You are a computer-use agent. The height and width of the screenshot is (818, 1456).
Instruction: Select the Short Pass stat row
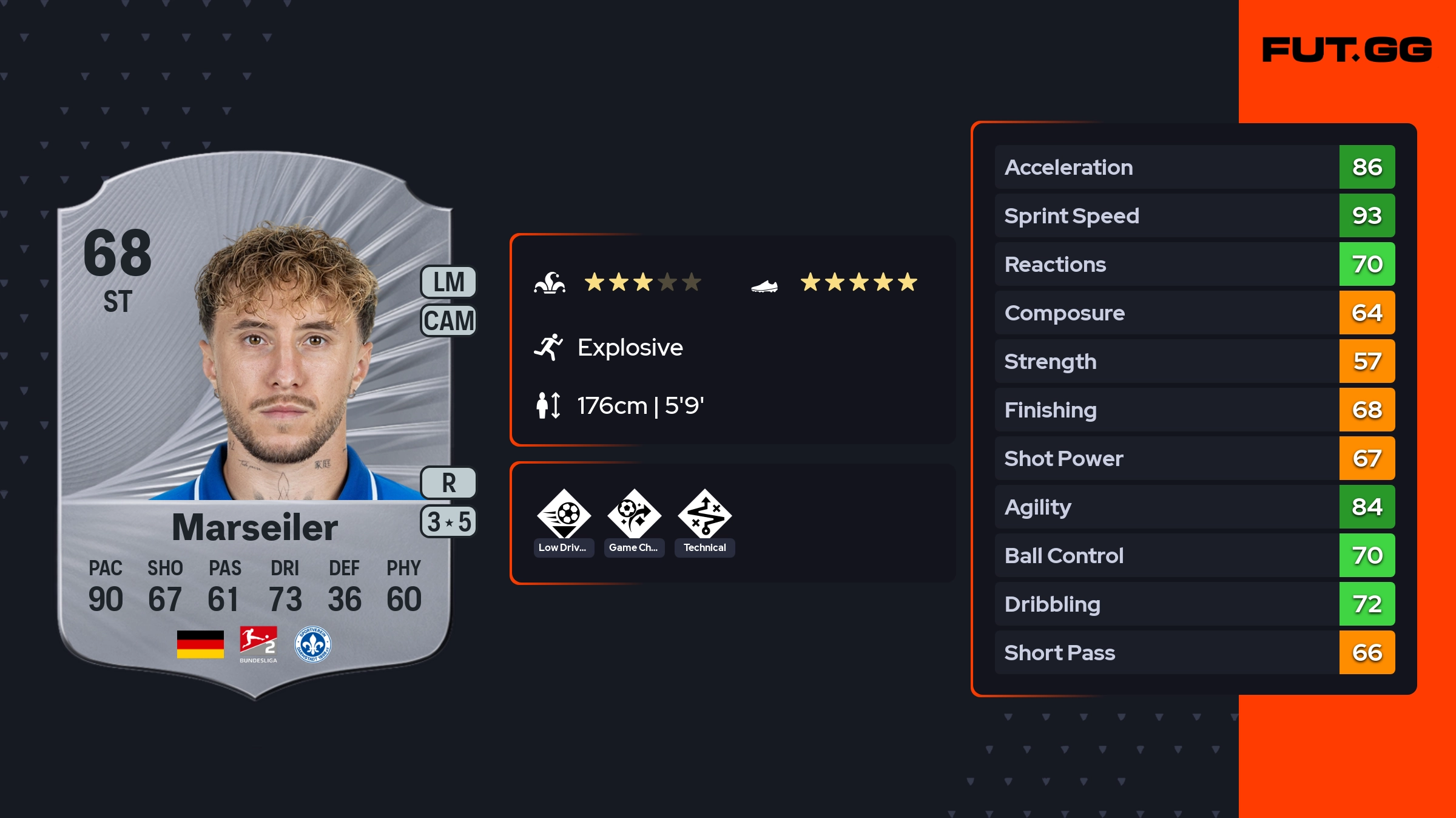(x=1194, y=652)
